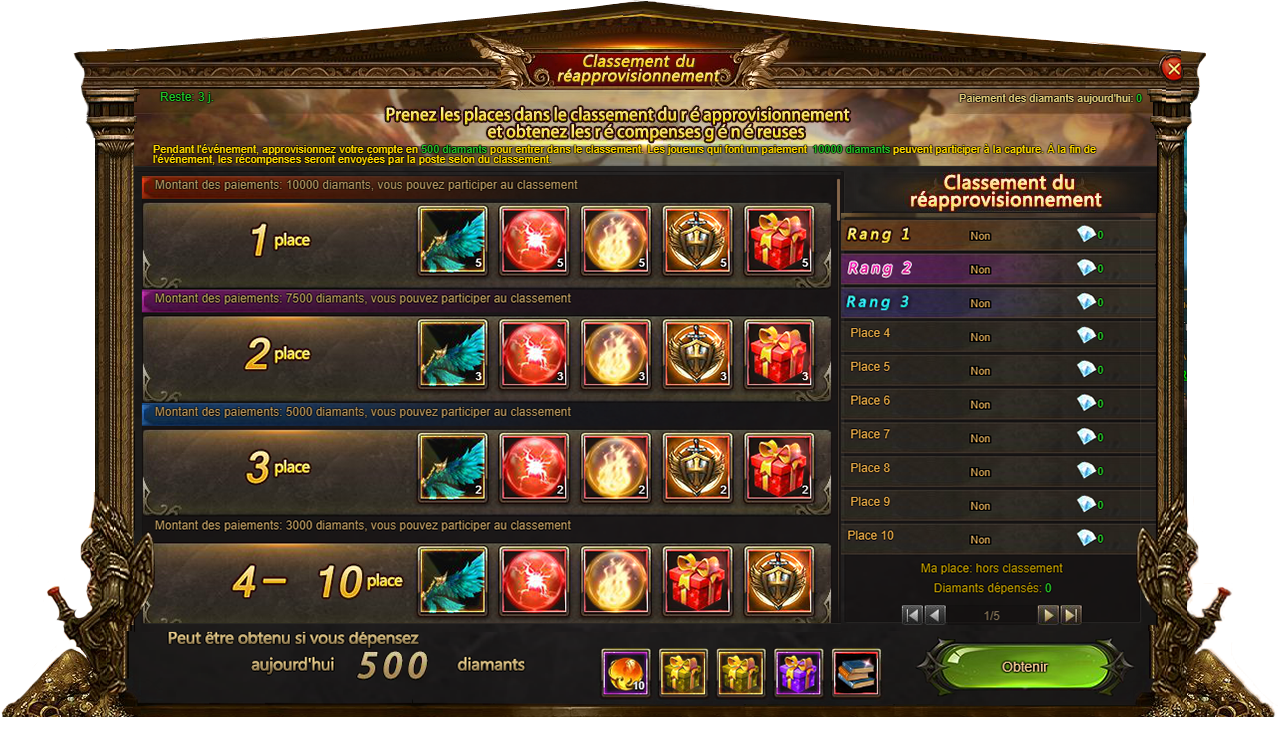
Task: Inspect the 3 place teal wing reward
Action: [453, 467]
